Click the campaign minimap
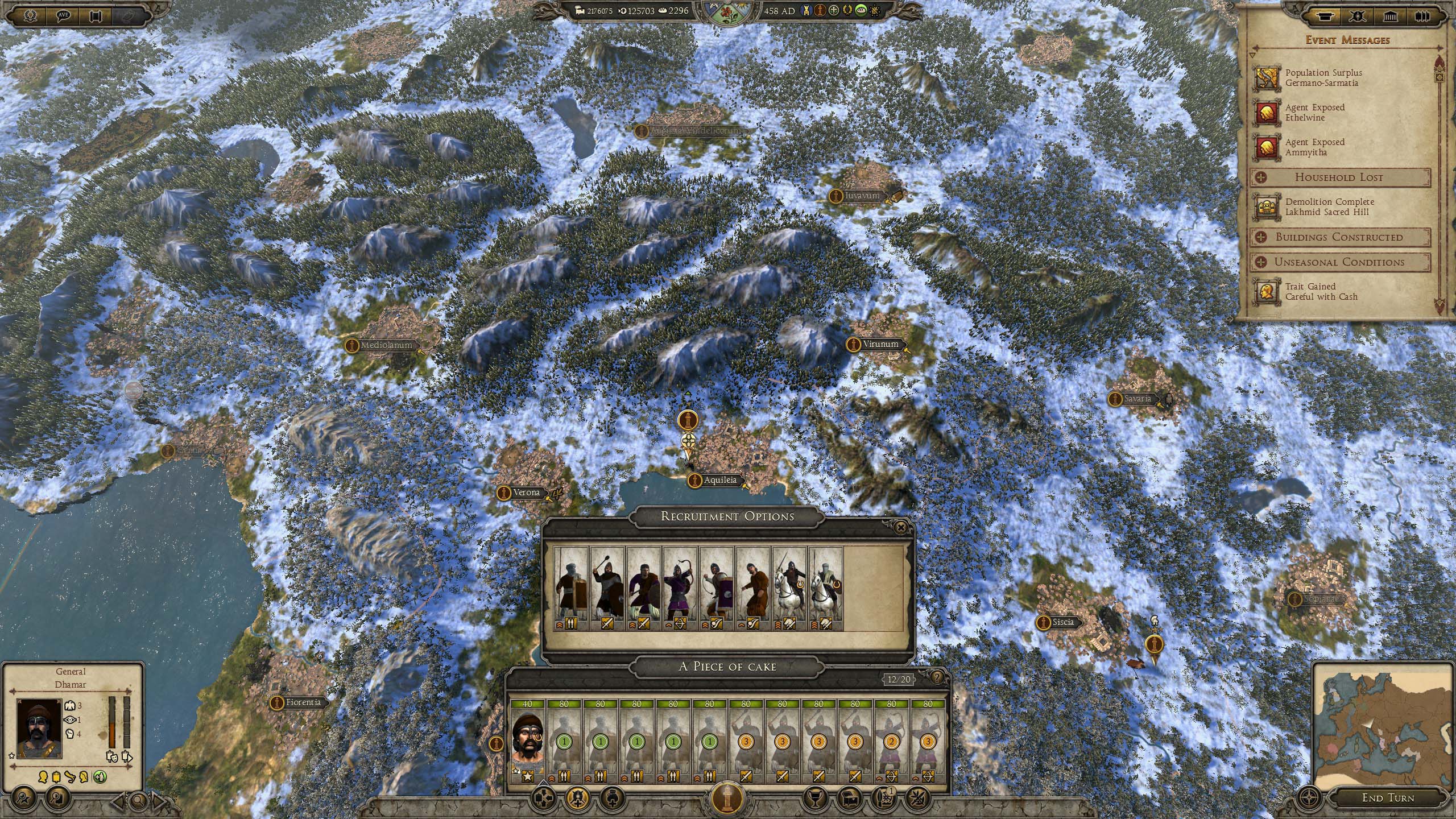The image size is (1456, 819). [x=1382, y=721]
